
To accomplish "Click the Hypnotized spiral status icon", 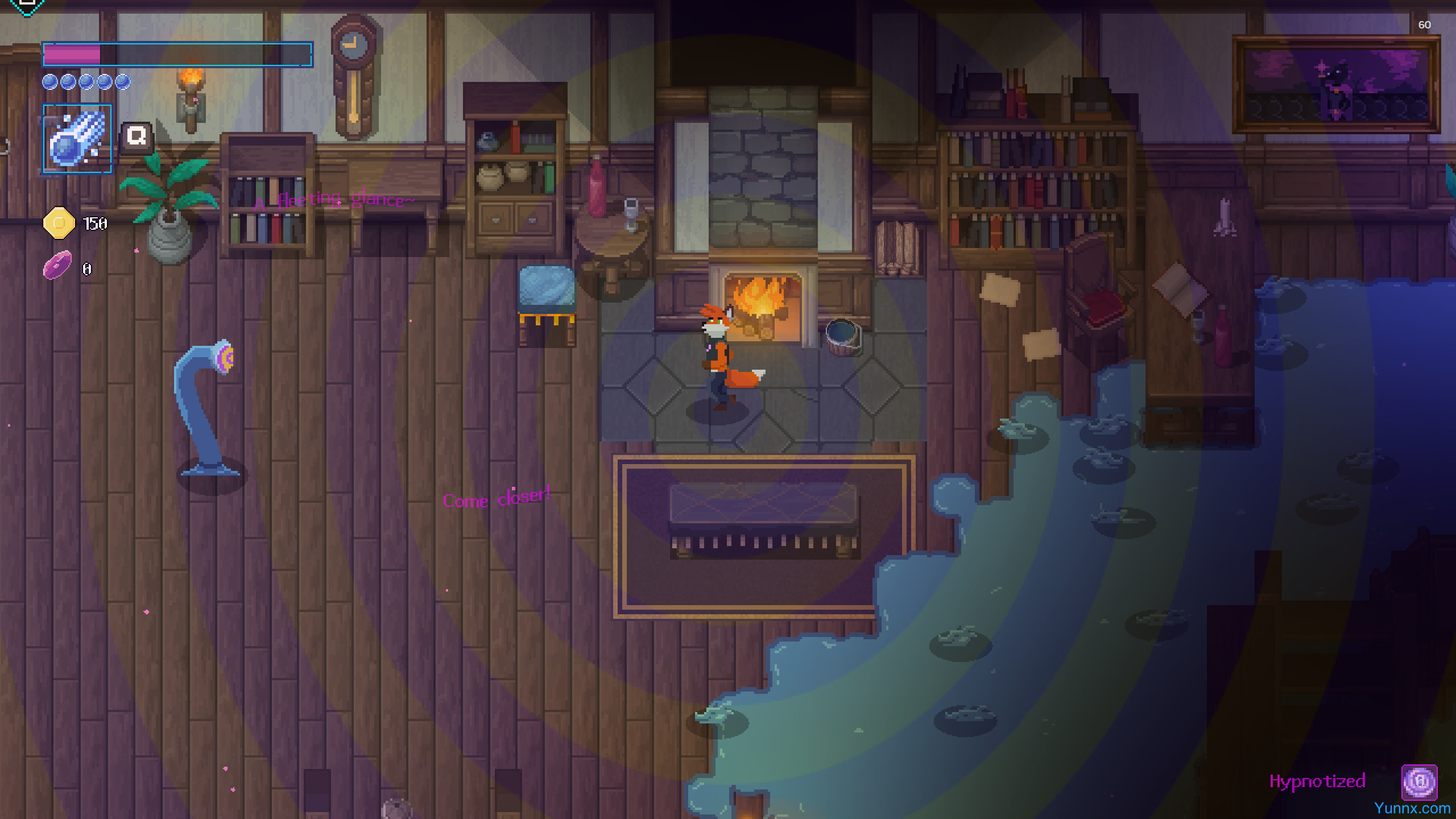I will 1419,782.
